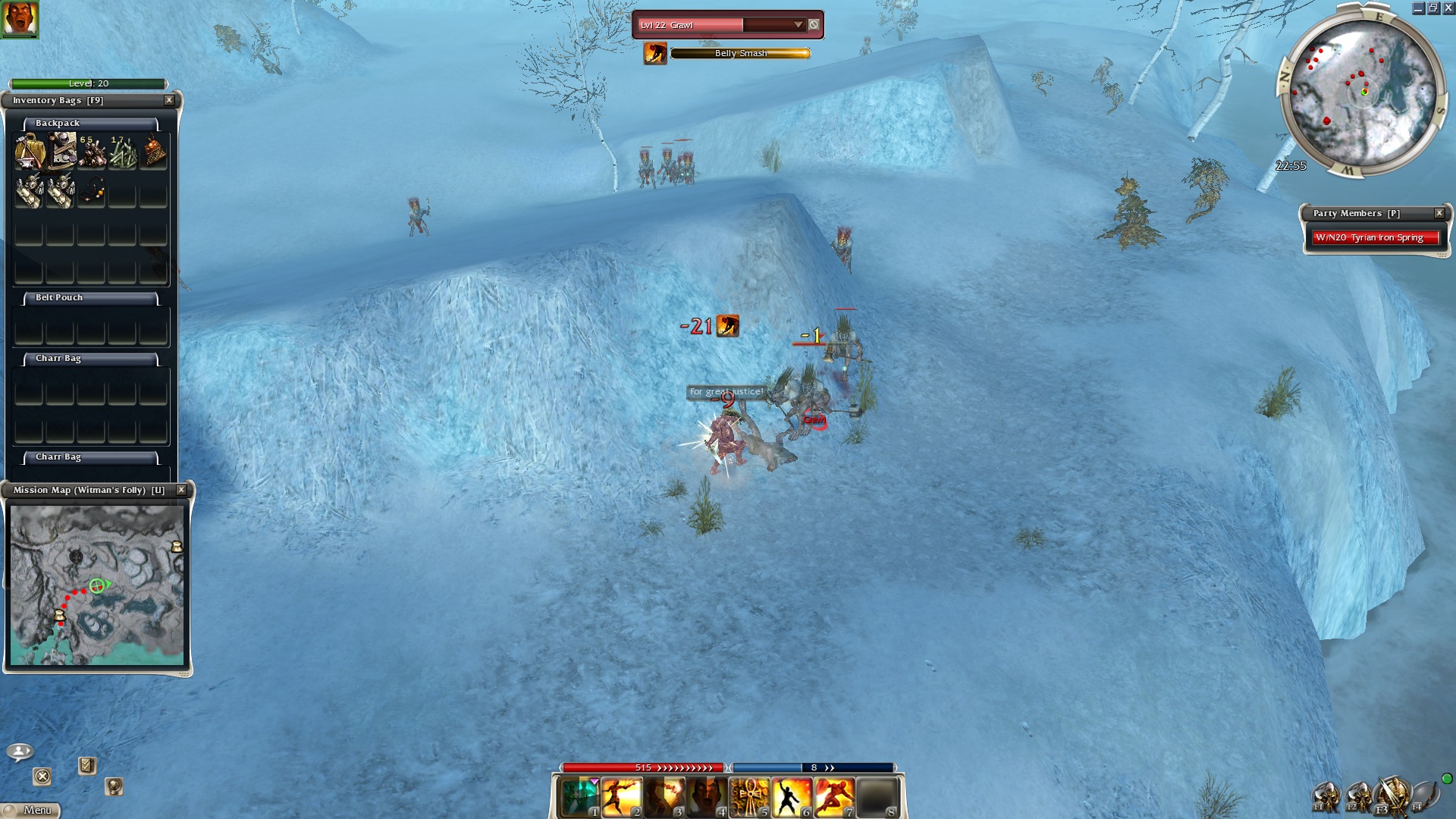Activate the screaming face skill in slot 4
Viewport: 1456px width, 819px height.
point(707,798)
